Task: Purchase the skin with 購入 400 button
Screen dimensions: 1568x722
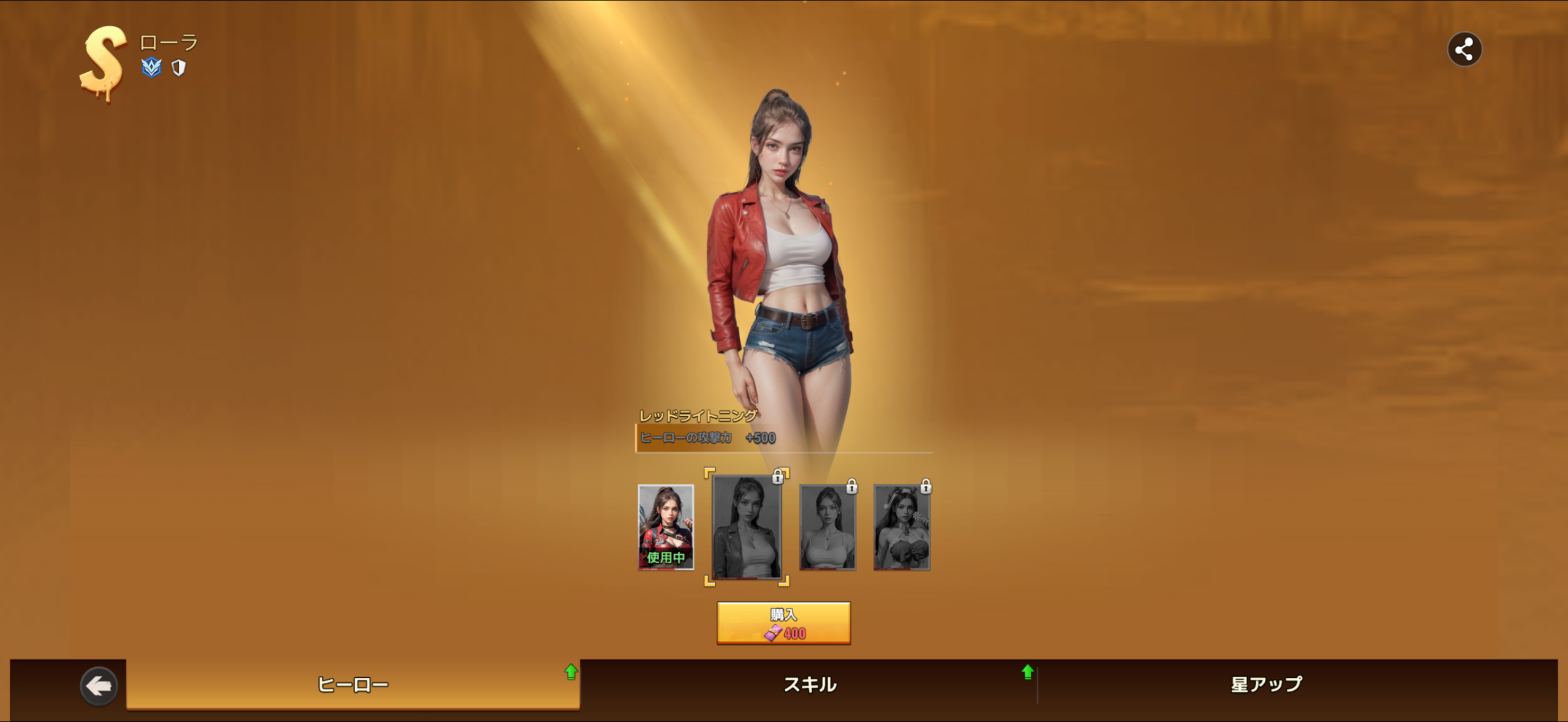Action: pos(783,623)
